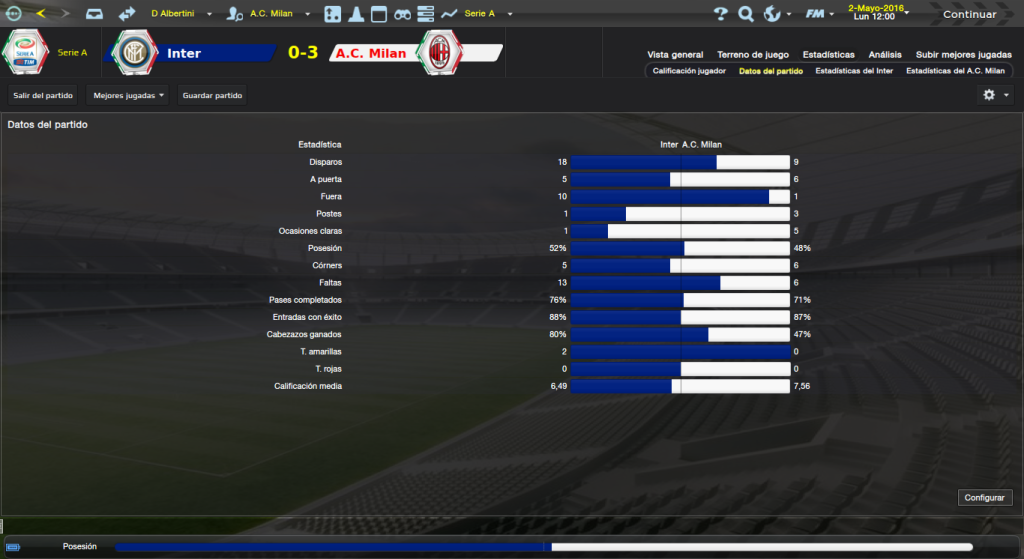1024x559 pixels.
Task: Open the gear settings dropdown
Action: tap(996, 95)
